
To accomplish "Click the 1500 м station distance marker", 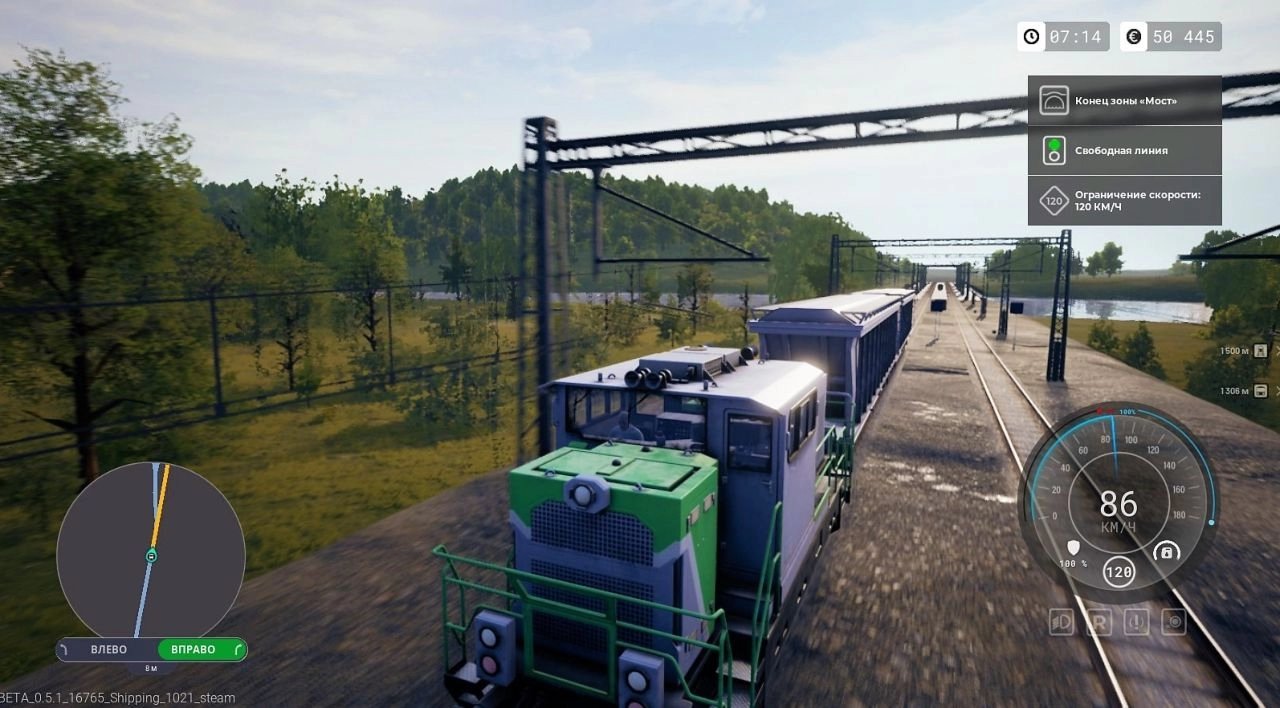I will (1242, 351).
